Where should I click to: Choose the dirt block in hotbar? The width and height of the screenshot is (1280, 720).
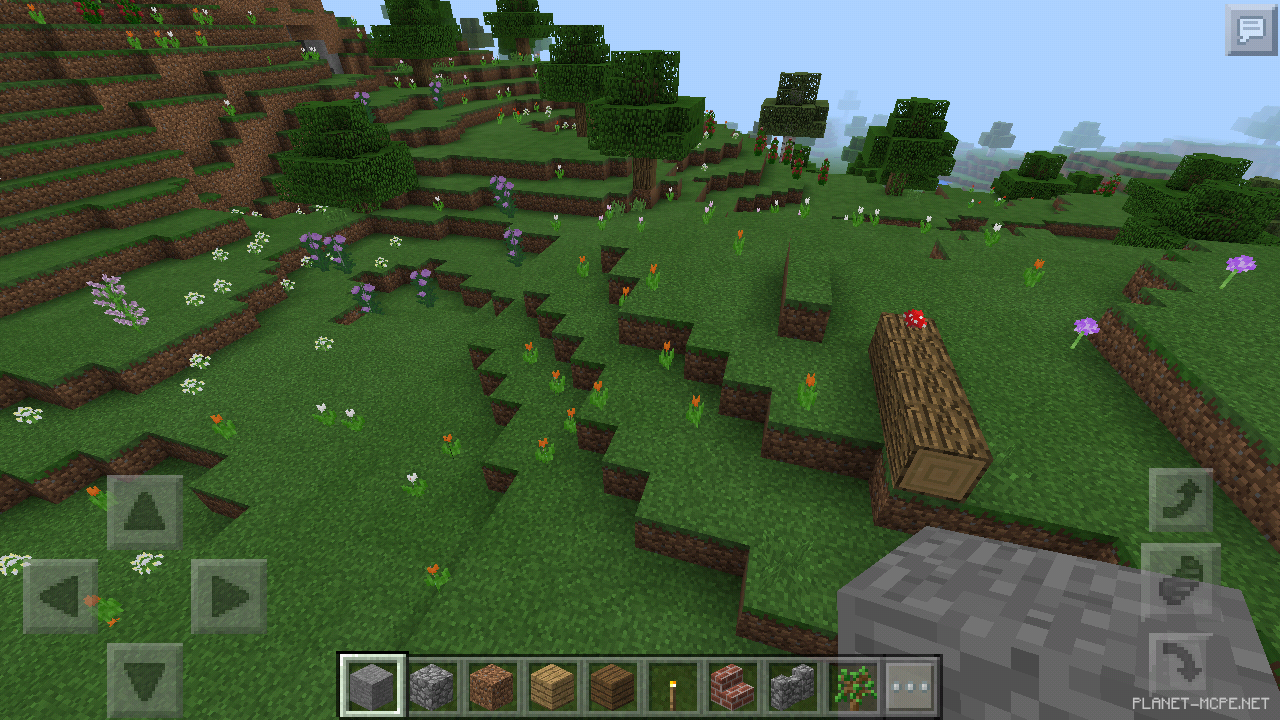[492, 686]
